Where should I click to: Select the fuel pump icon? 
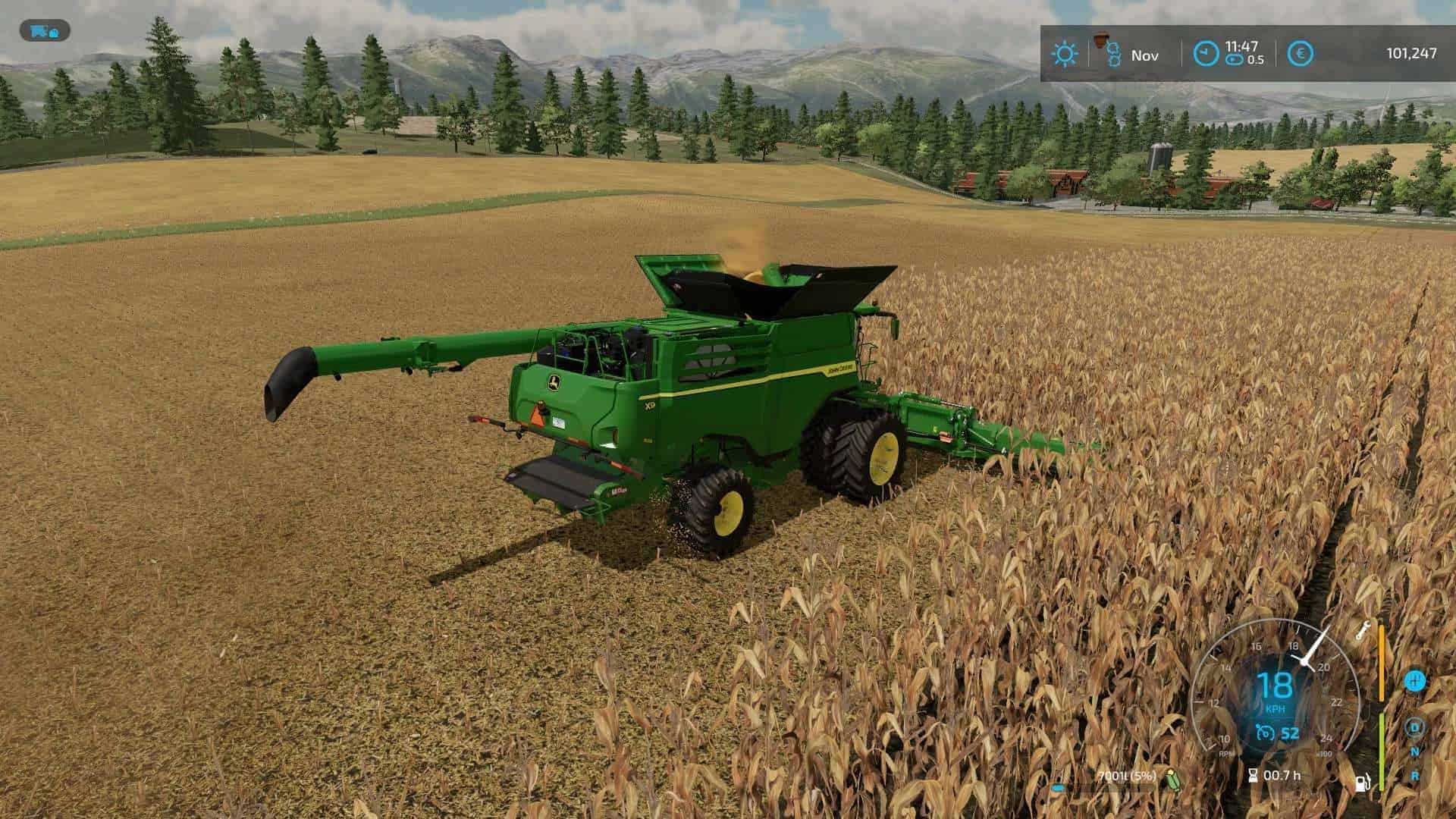(x=1363, y=783)
